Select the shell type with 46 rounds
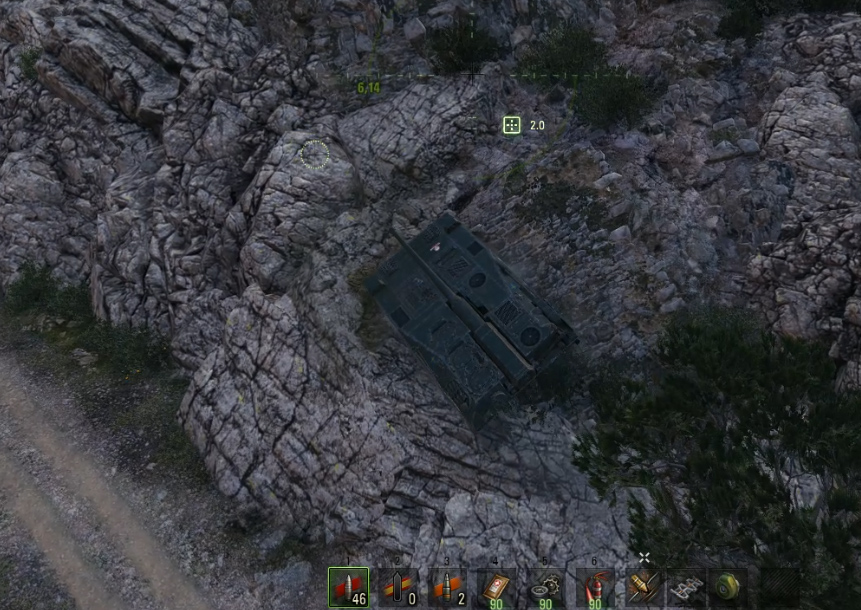Screen dimensions: 861x610 click(x=348, y=587)
